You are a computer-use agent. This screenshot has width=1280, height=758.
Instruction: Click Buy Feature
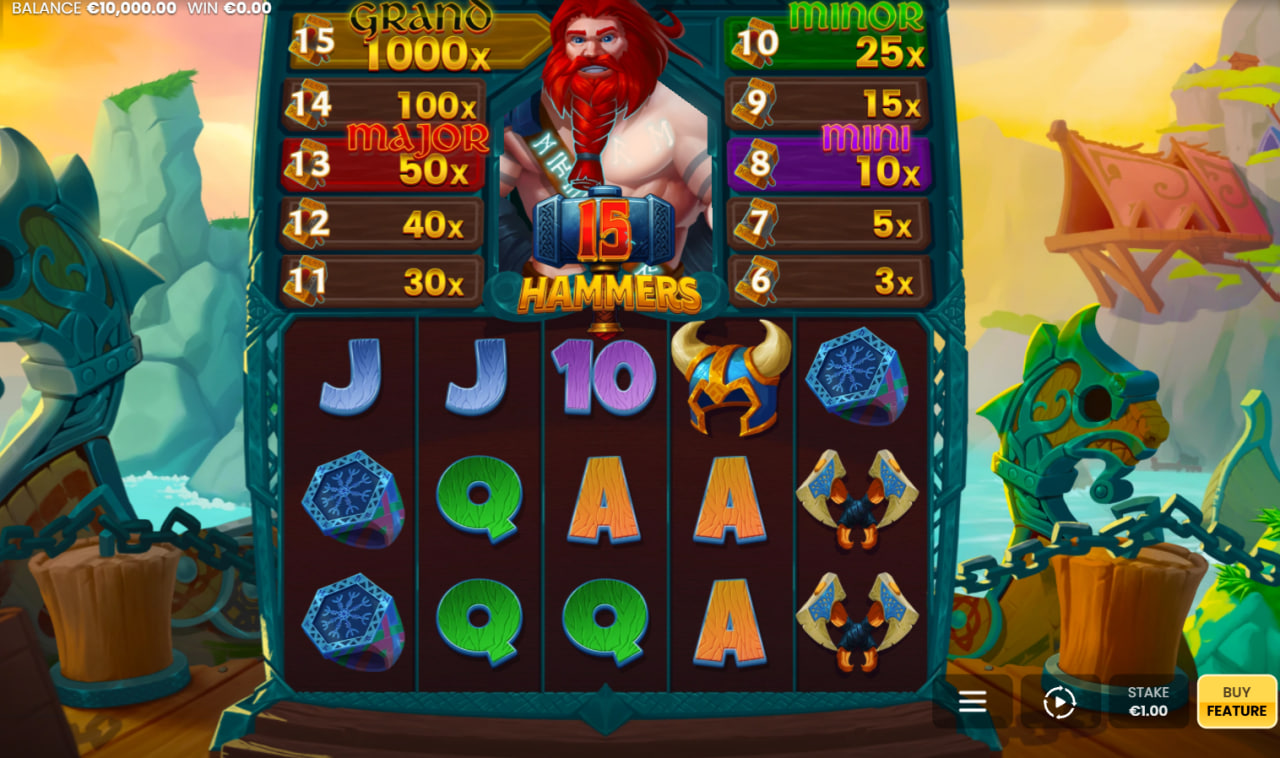pos(1236,700)
